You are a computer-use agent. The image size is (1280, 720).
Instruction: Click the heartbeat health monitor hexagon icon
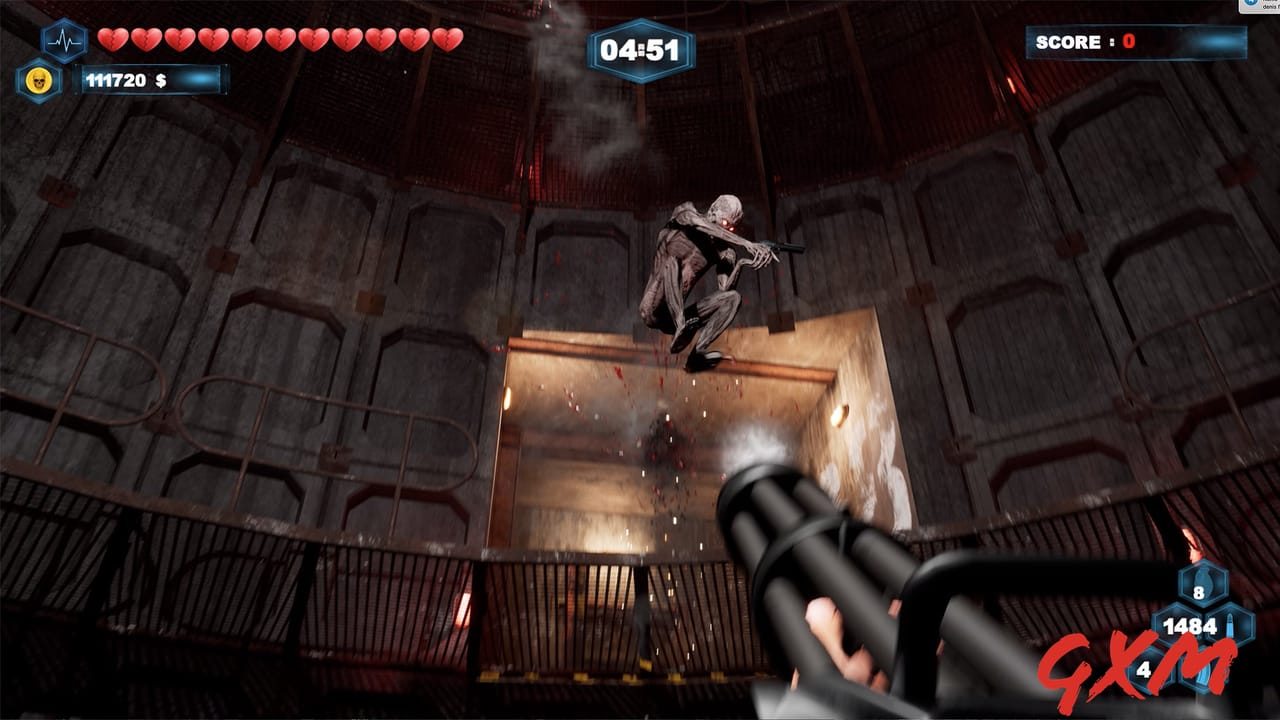point(64,40)
